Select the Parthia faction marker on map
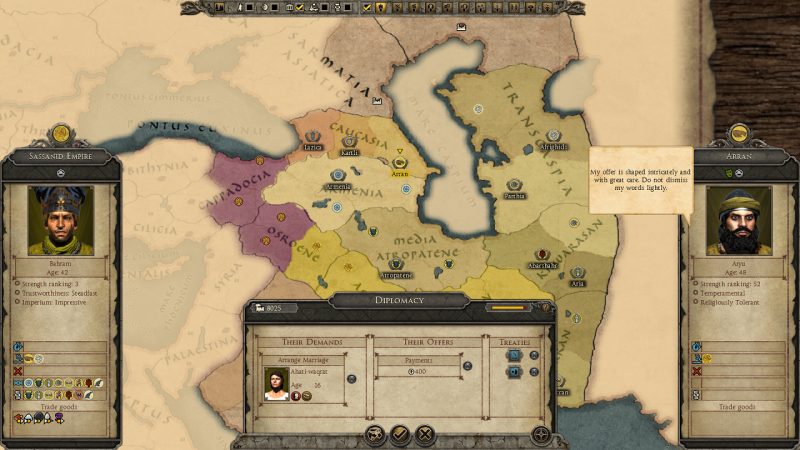Screen dimensions: 800x450 point(514,185)
